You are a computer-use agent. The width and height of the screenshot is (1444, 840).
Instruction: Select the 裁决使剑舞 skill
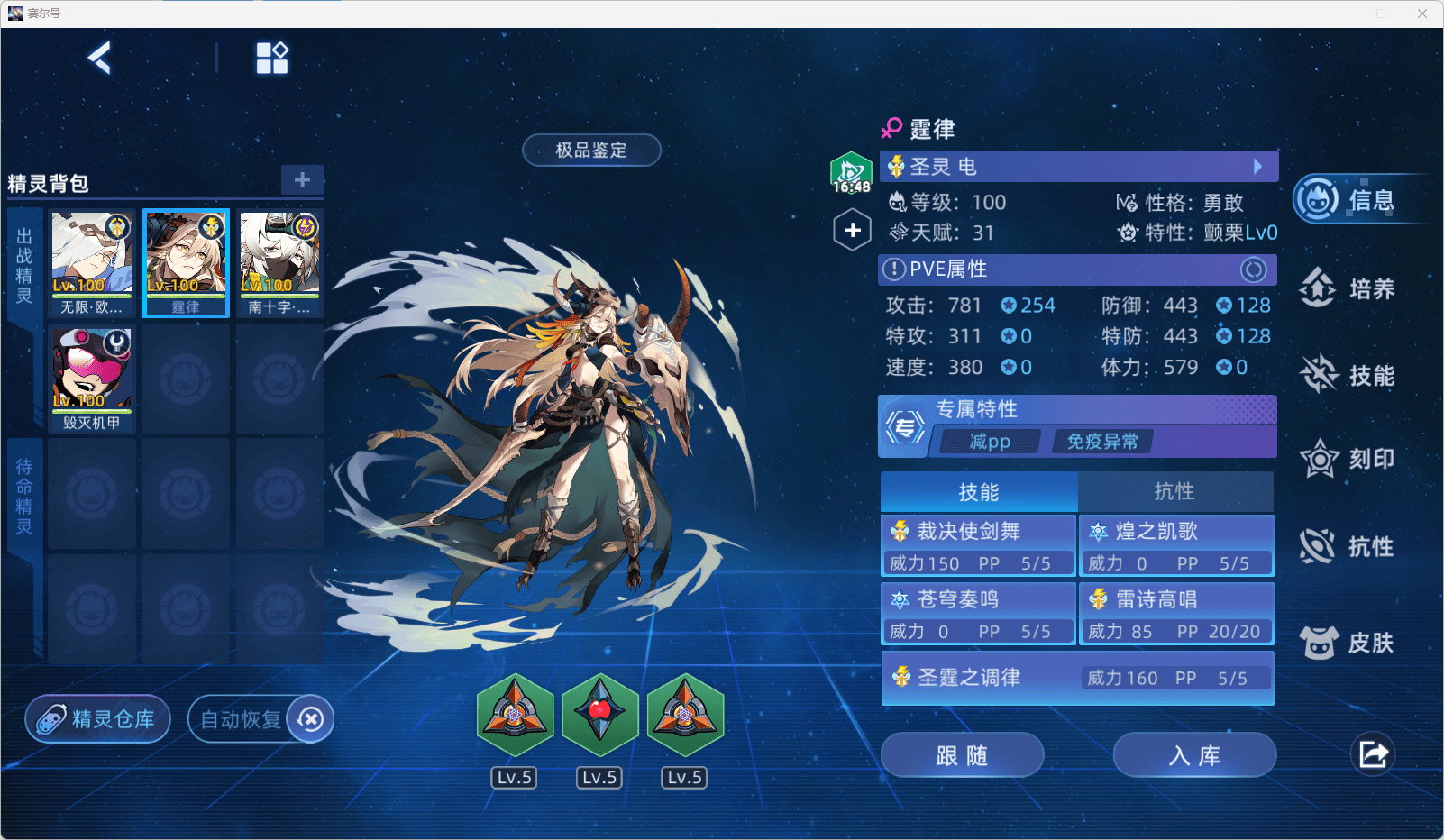(978, 545)
